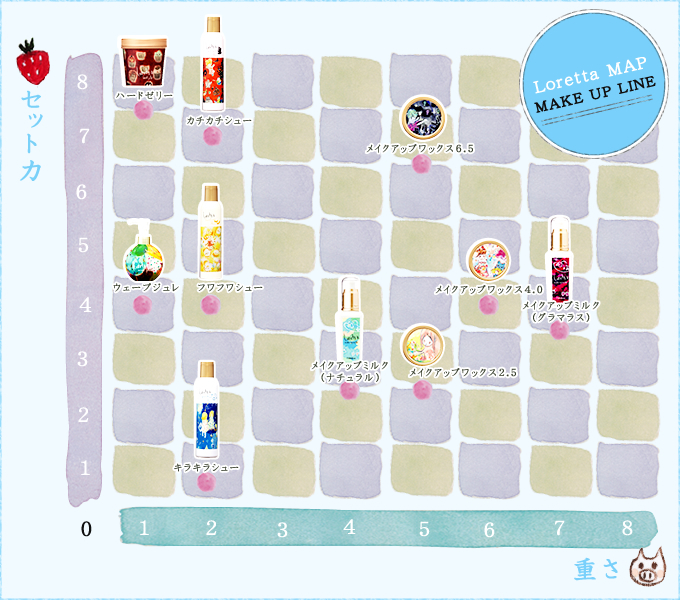
Task: Select the キラキラシュー blue spray bottle
Action: pyautogui.click(x=209, y=410)
